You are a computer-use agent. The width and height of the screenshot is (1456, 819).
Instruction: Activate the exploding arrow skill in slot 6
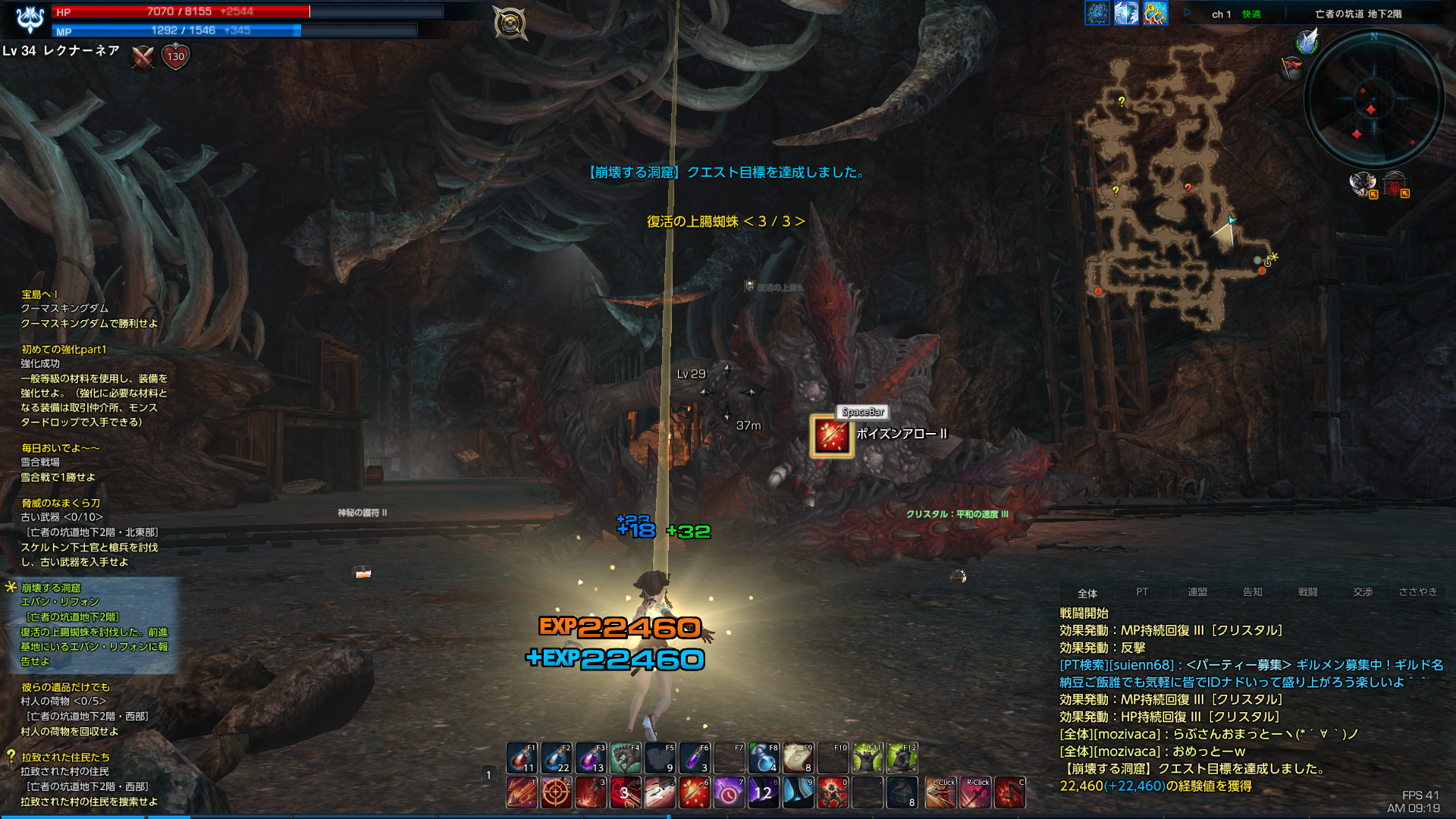tap(694, 793)
